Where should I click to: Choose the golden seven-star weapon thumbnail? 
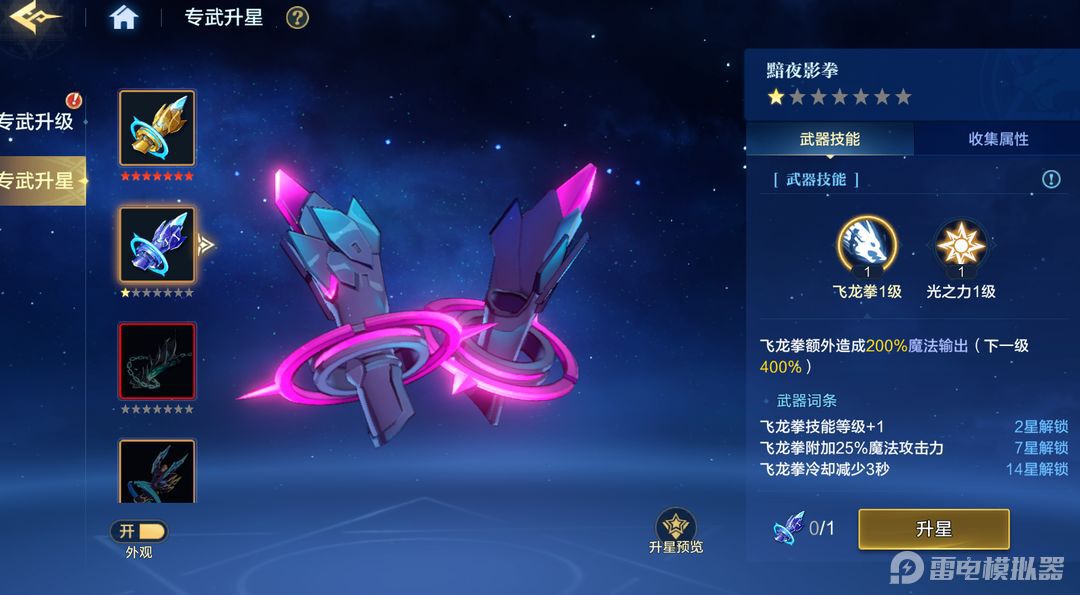click(157, 128)
